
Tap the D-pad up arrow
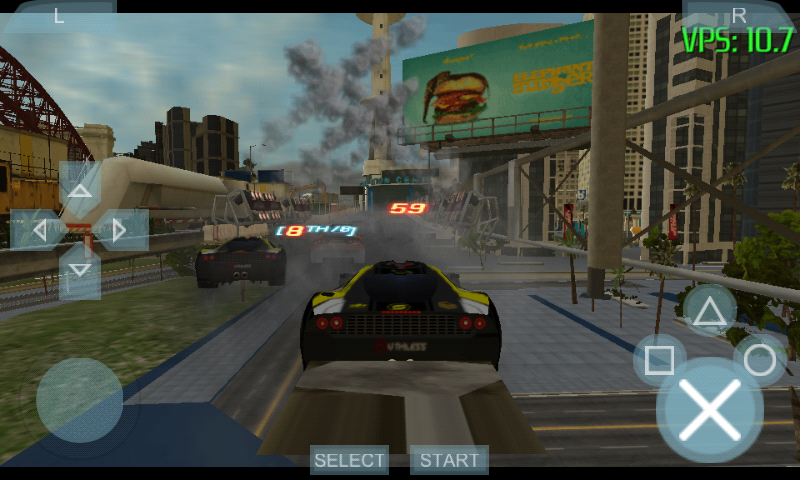pyautogui.click(x=80, y=188)
